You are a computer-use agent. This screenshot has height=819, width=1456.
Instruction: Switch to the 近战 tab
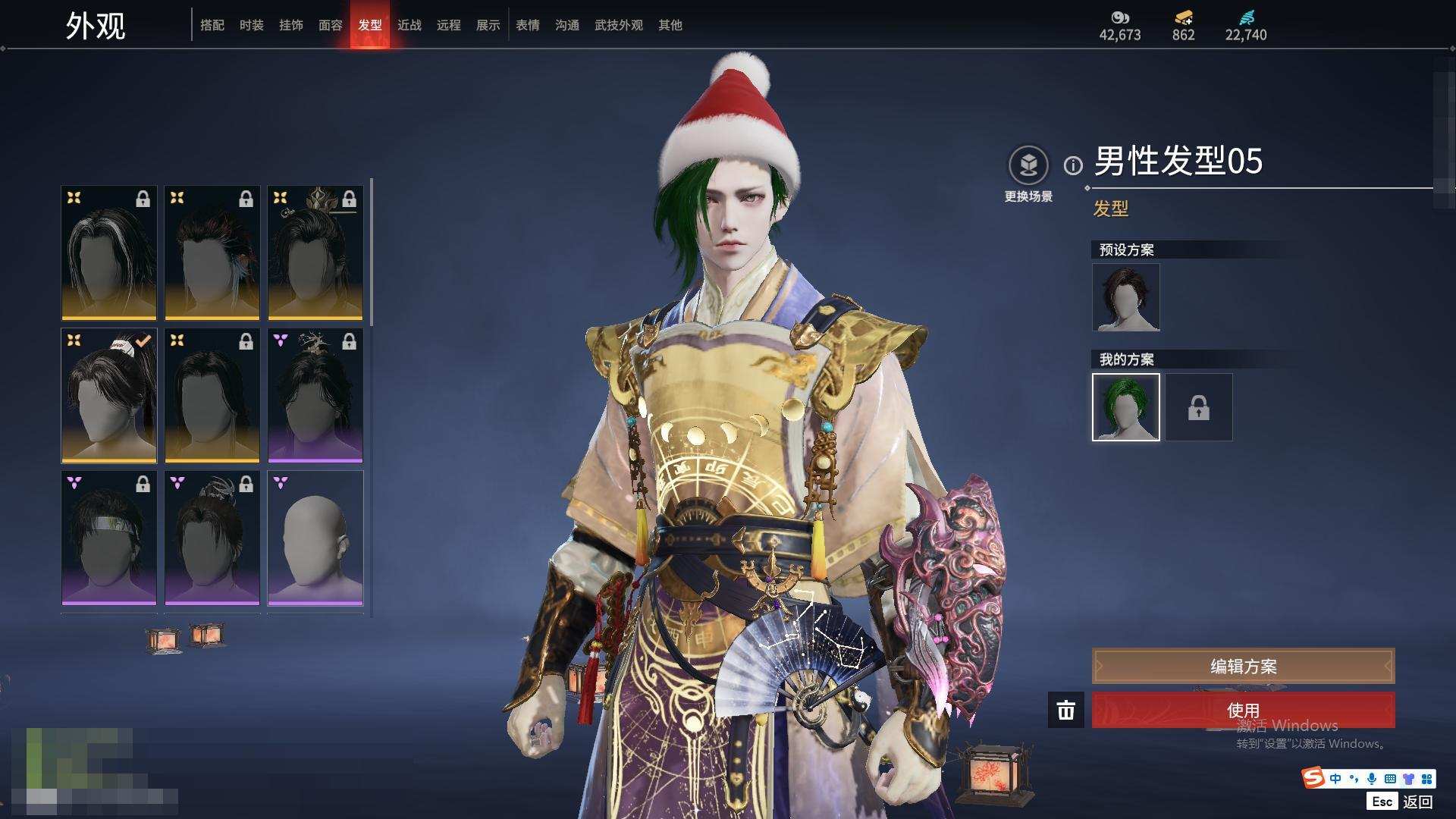(x=409, y=25)
